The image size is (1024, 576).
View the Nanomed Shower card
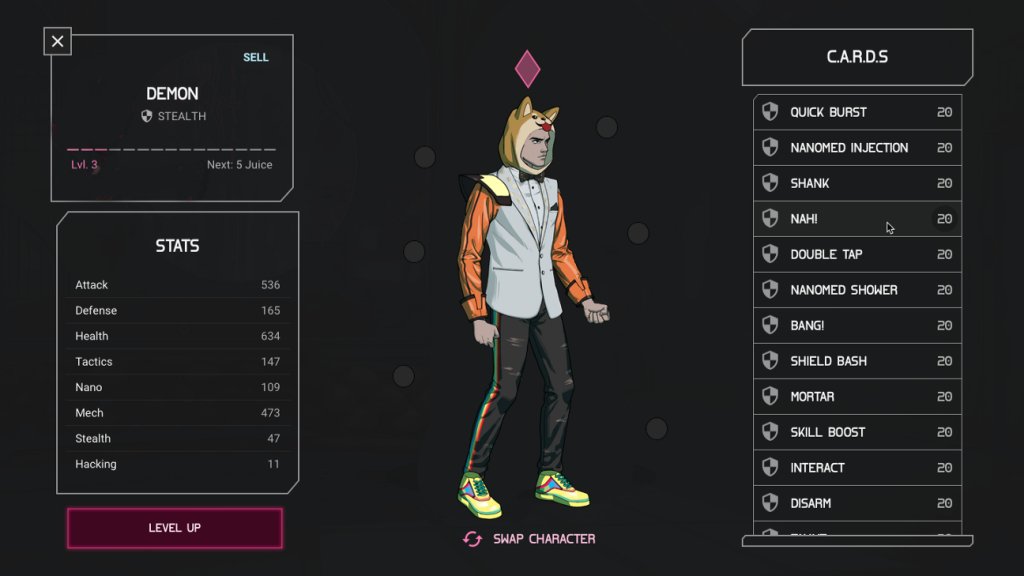[x=857, y=290]
